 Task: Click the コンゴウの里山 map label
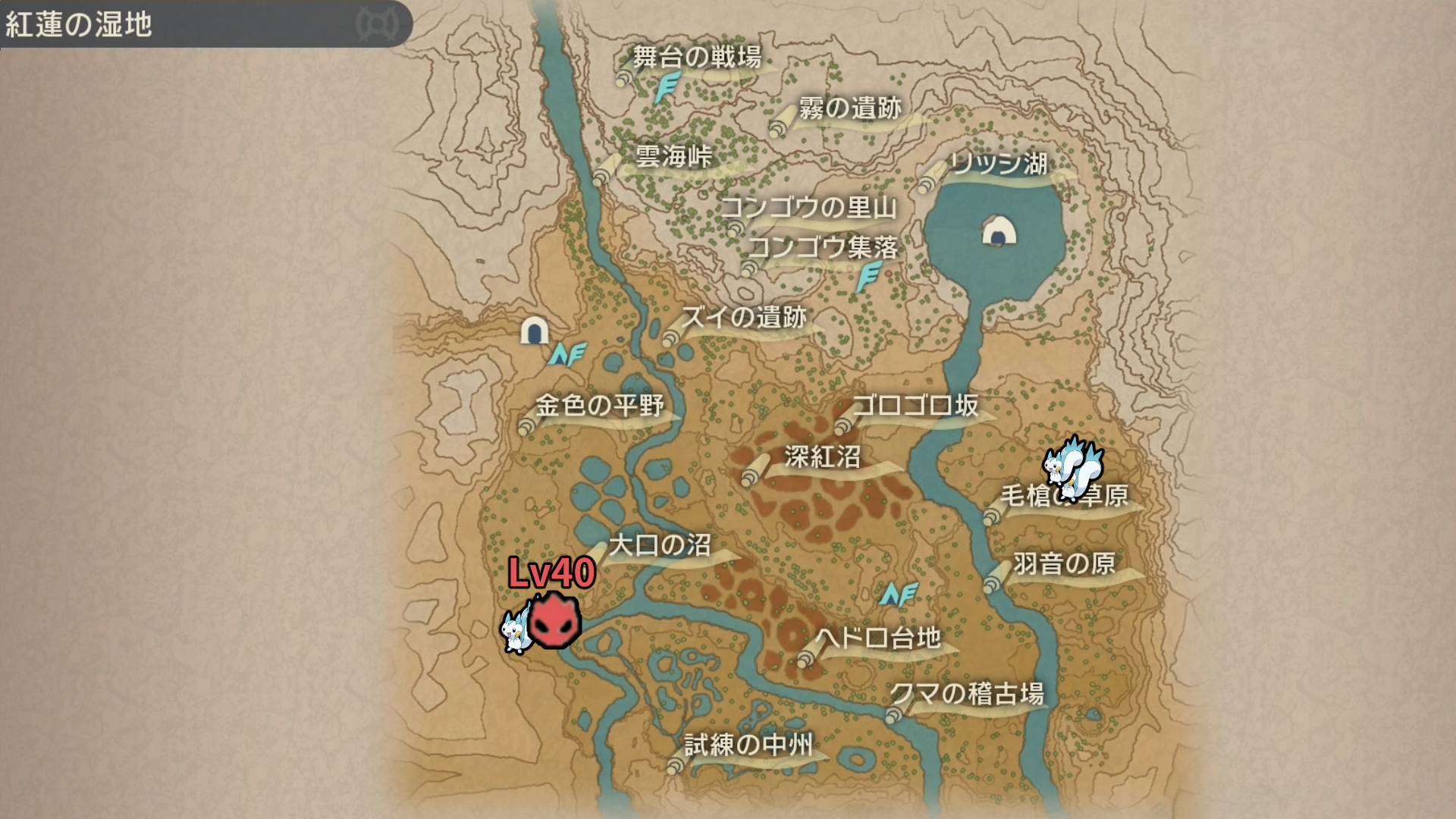tap(808, 208)
